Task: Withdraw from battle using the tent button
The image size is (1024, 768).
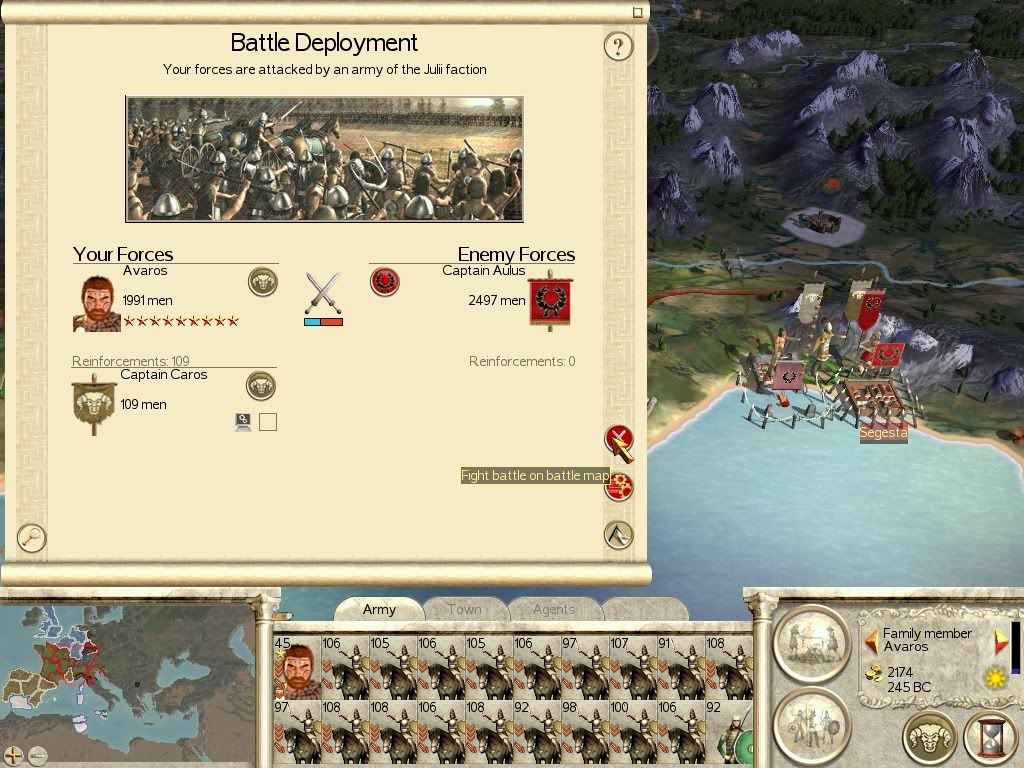Action: 619,535
